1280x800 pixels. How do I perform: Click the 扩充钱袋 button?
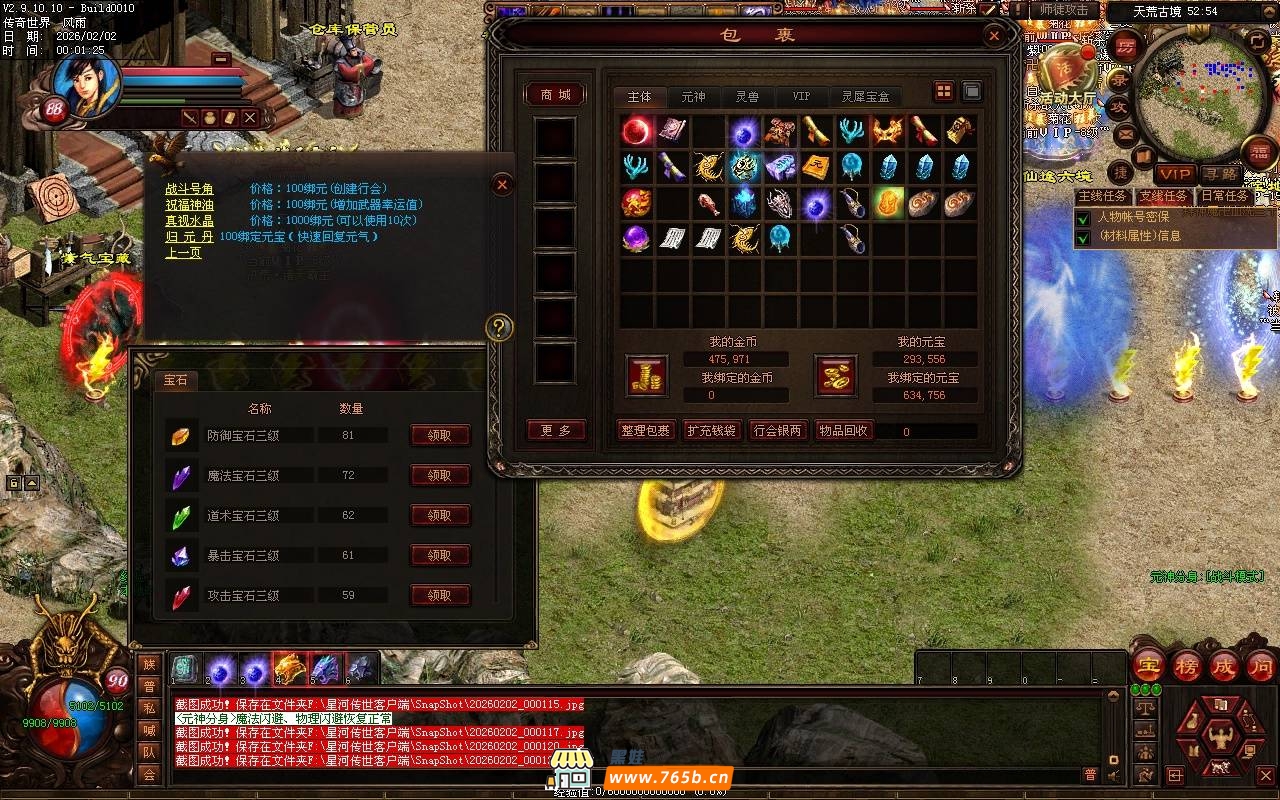711,431
